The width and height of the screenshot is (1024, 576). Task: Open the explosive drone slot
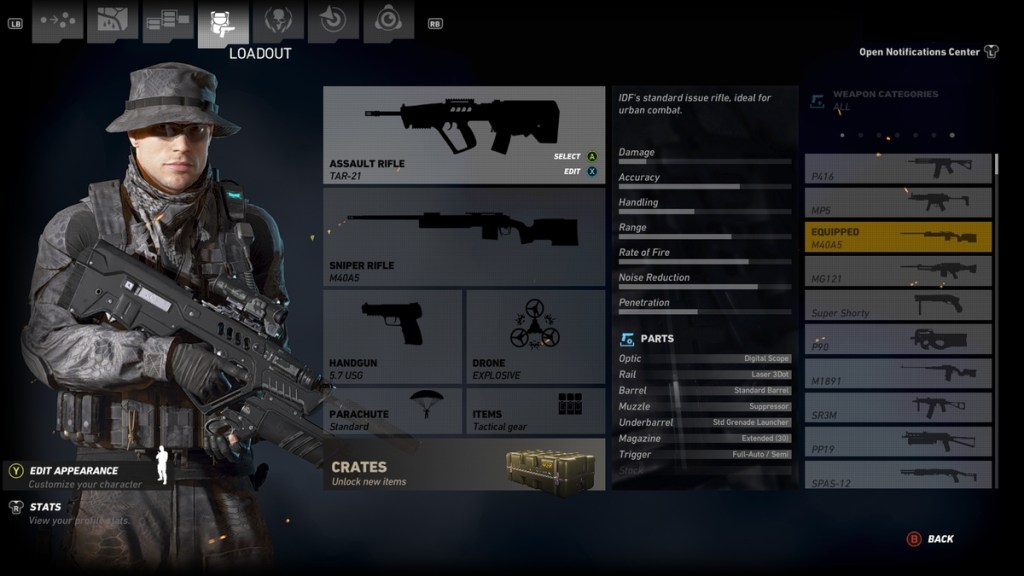(535, 336)
